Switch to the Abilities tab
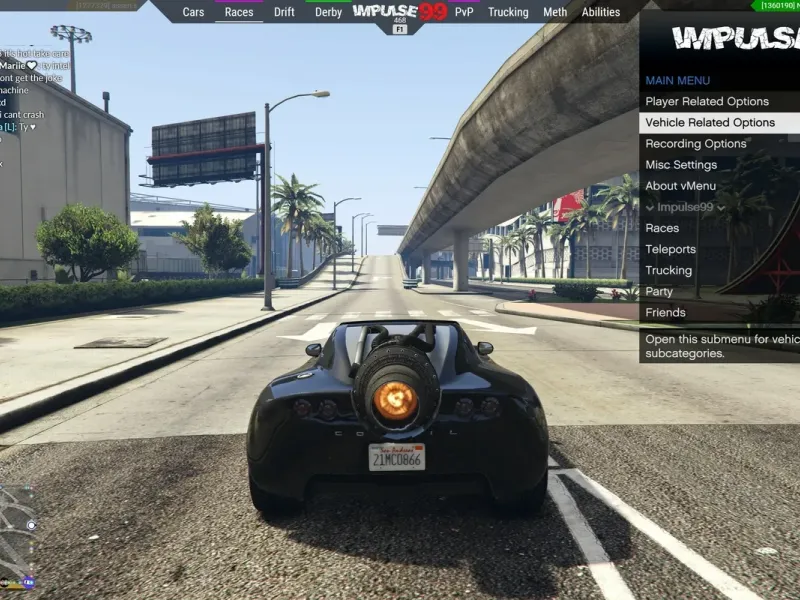The width and height of the screenshot is (800, 600). click(601, 12)
